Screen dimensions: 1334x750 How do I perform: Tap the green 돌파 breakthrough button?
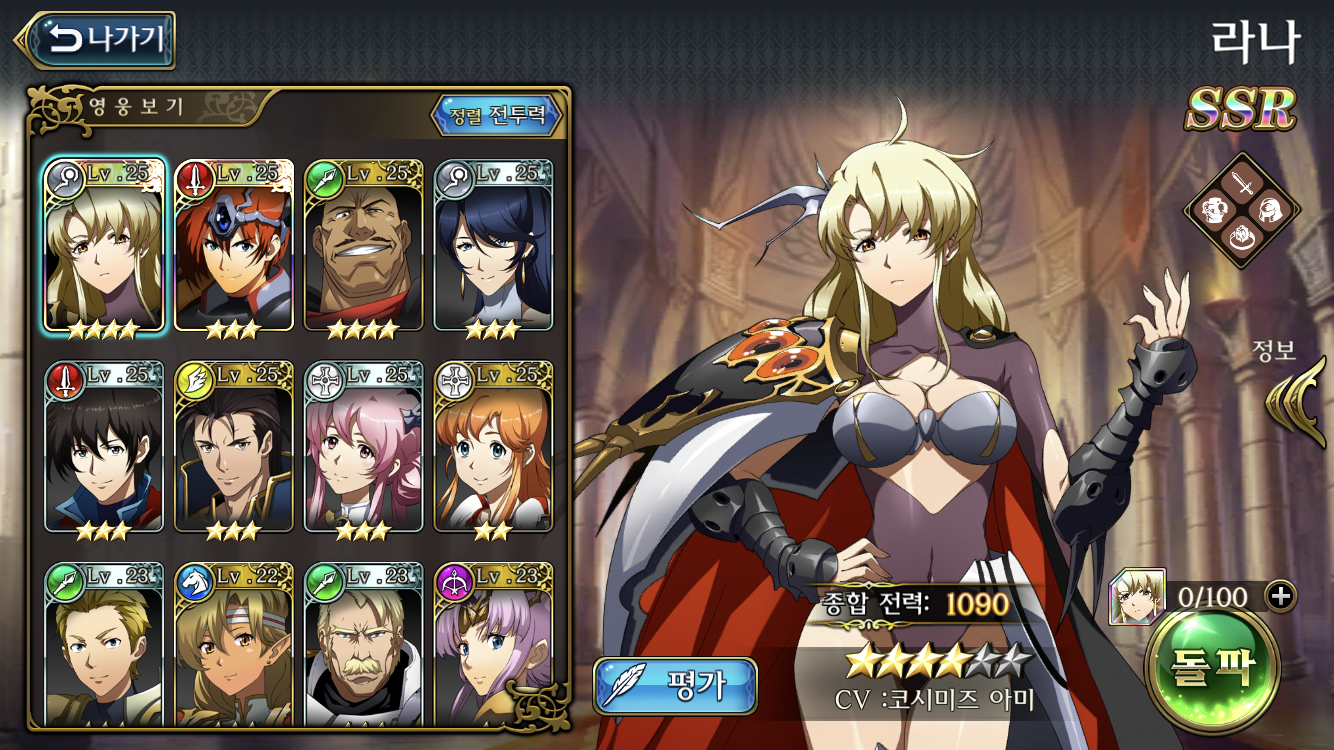pos(1213,666)
